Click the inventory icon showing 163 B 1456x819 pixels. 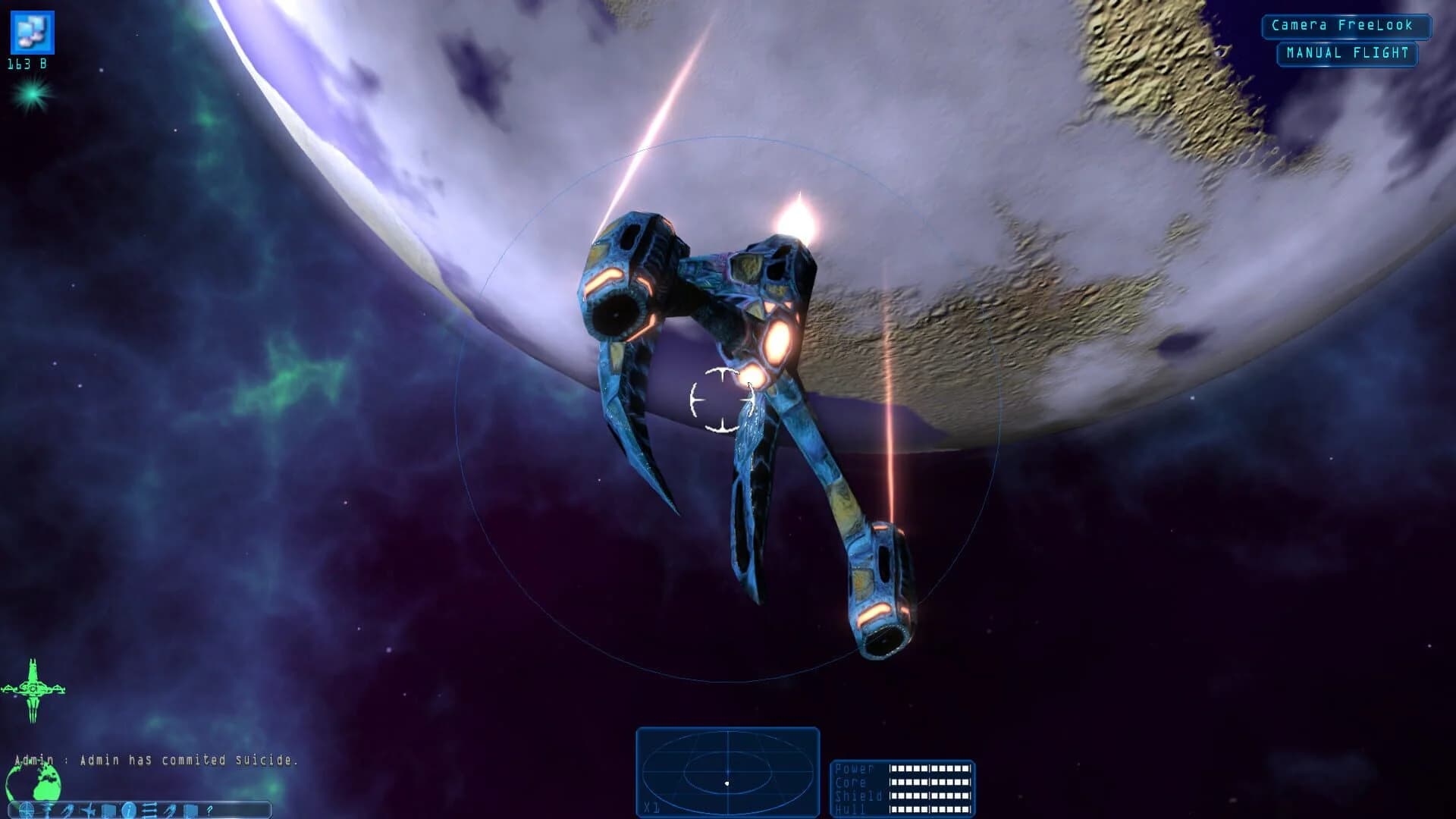32,34
